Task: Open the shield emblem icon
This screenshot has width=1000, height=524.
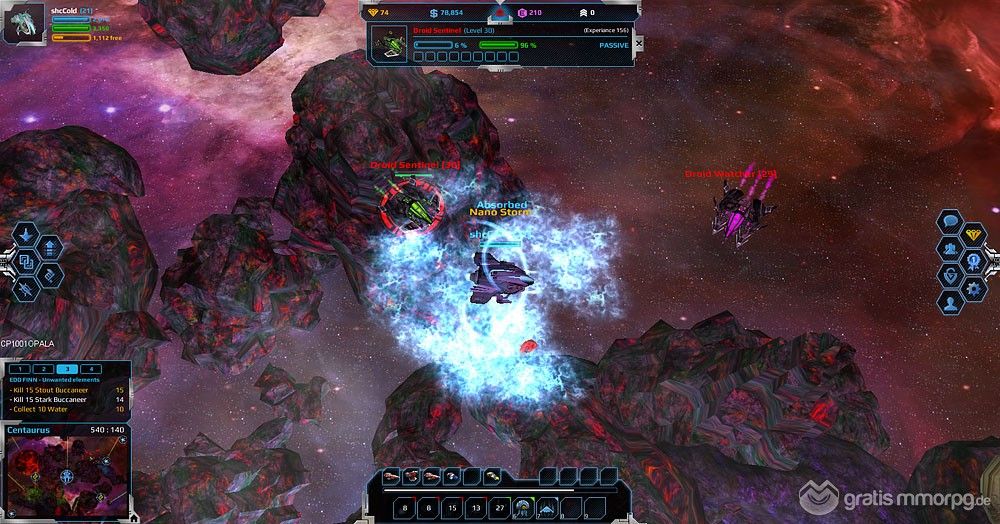Action: (x=948, y=274)
